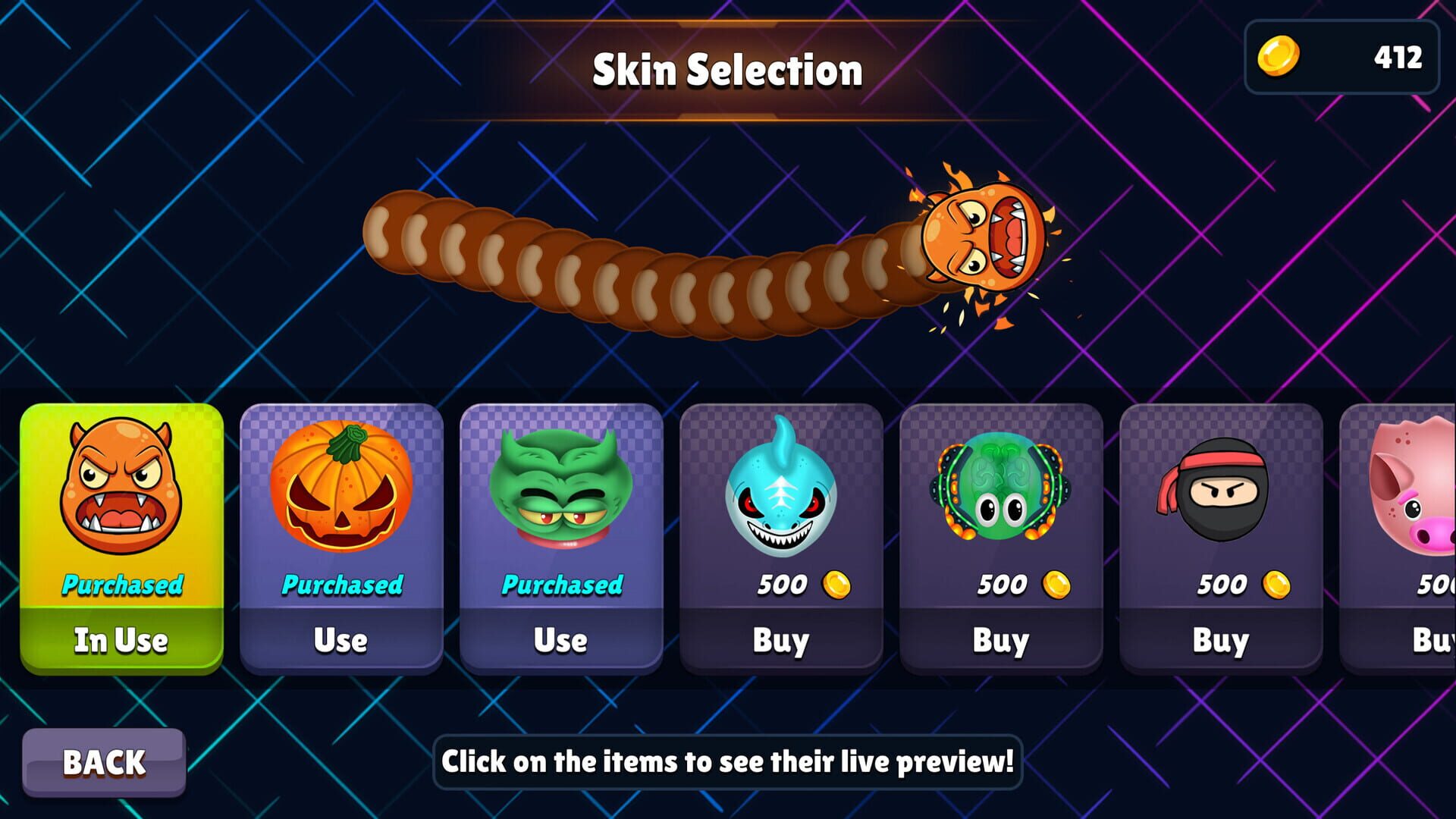Image resolution: width=1456 pixels, height=819 pixels.
Task: Click the Skin Selection title banner
Action: 728,70
